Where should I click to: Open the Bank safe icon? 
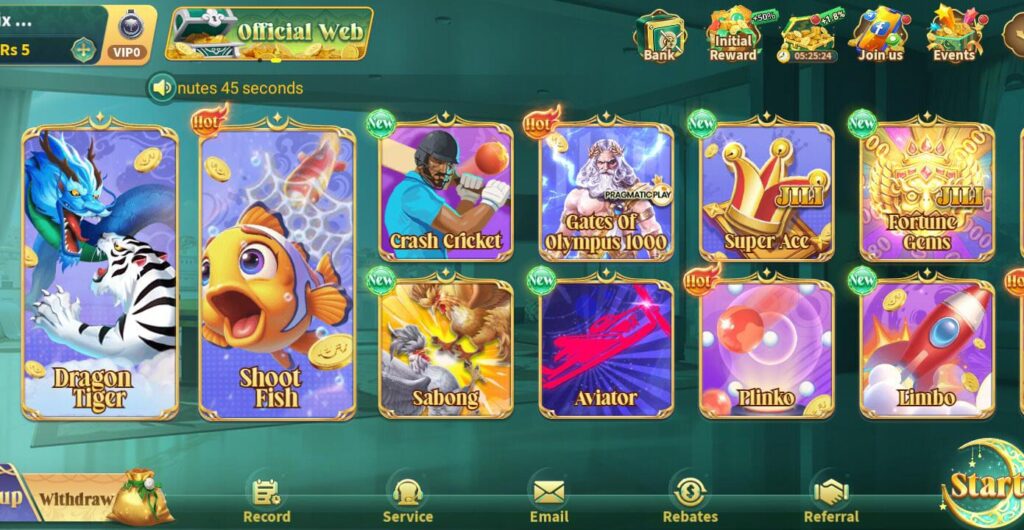(659, 36)
